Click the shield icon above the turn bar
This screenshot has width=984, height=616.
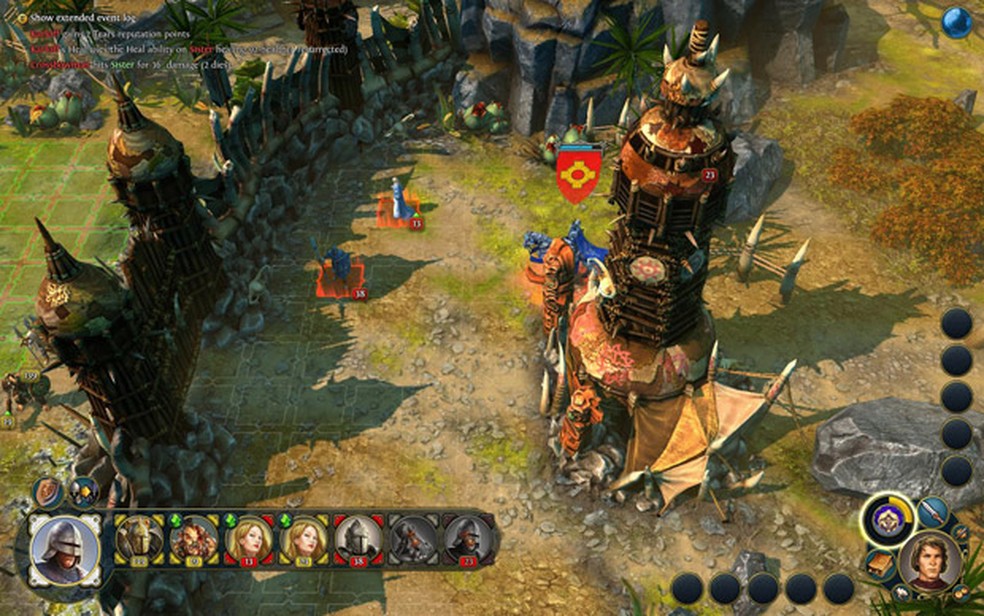pos(46,491)
